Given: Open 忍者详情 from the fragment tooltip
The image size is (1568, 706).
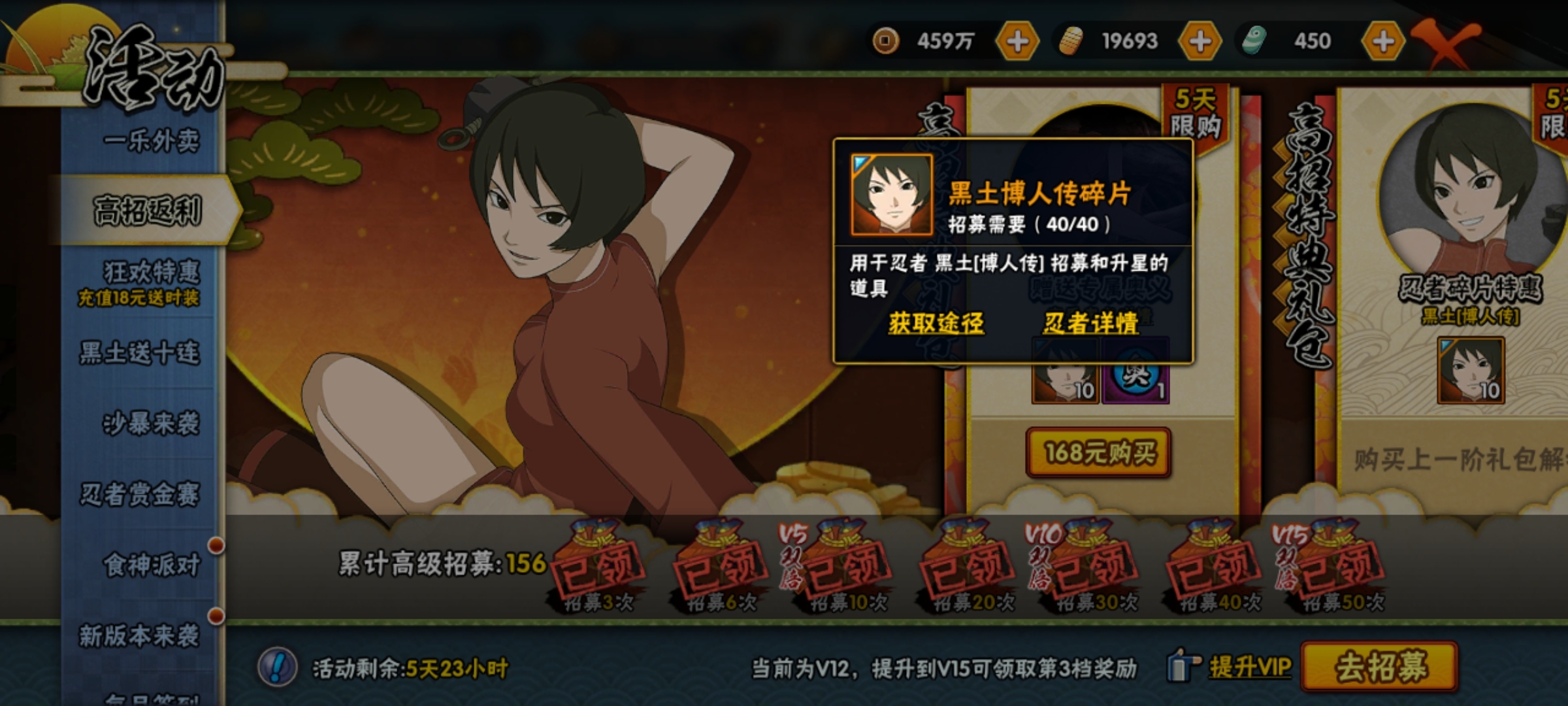Looking at the screenshot, I should tap(1090, 323).
